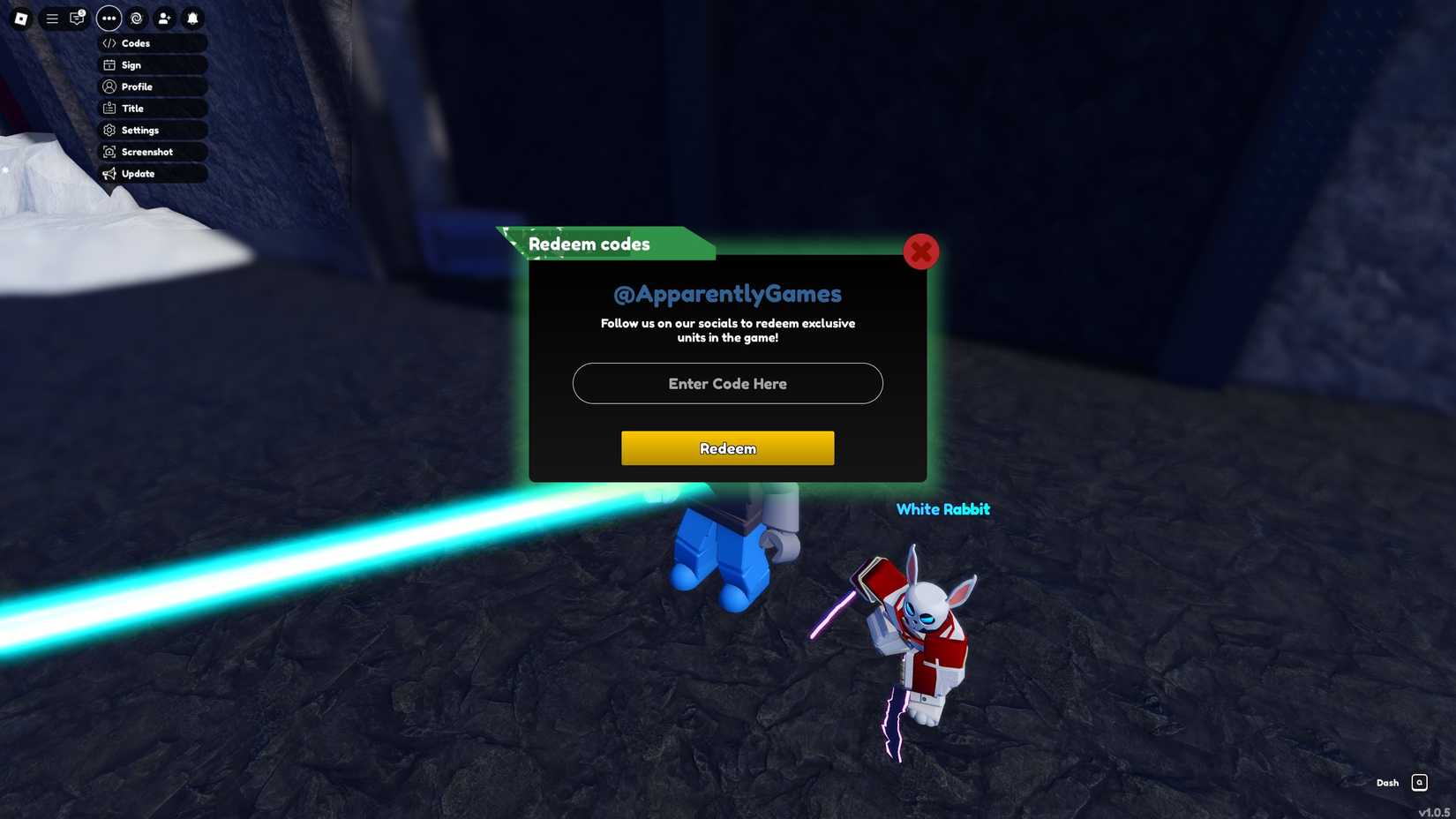Collapse the ellipsis quick-actions menu
This screenshot has height=819, width=1456.
point(109,19)
